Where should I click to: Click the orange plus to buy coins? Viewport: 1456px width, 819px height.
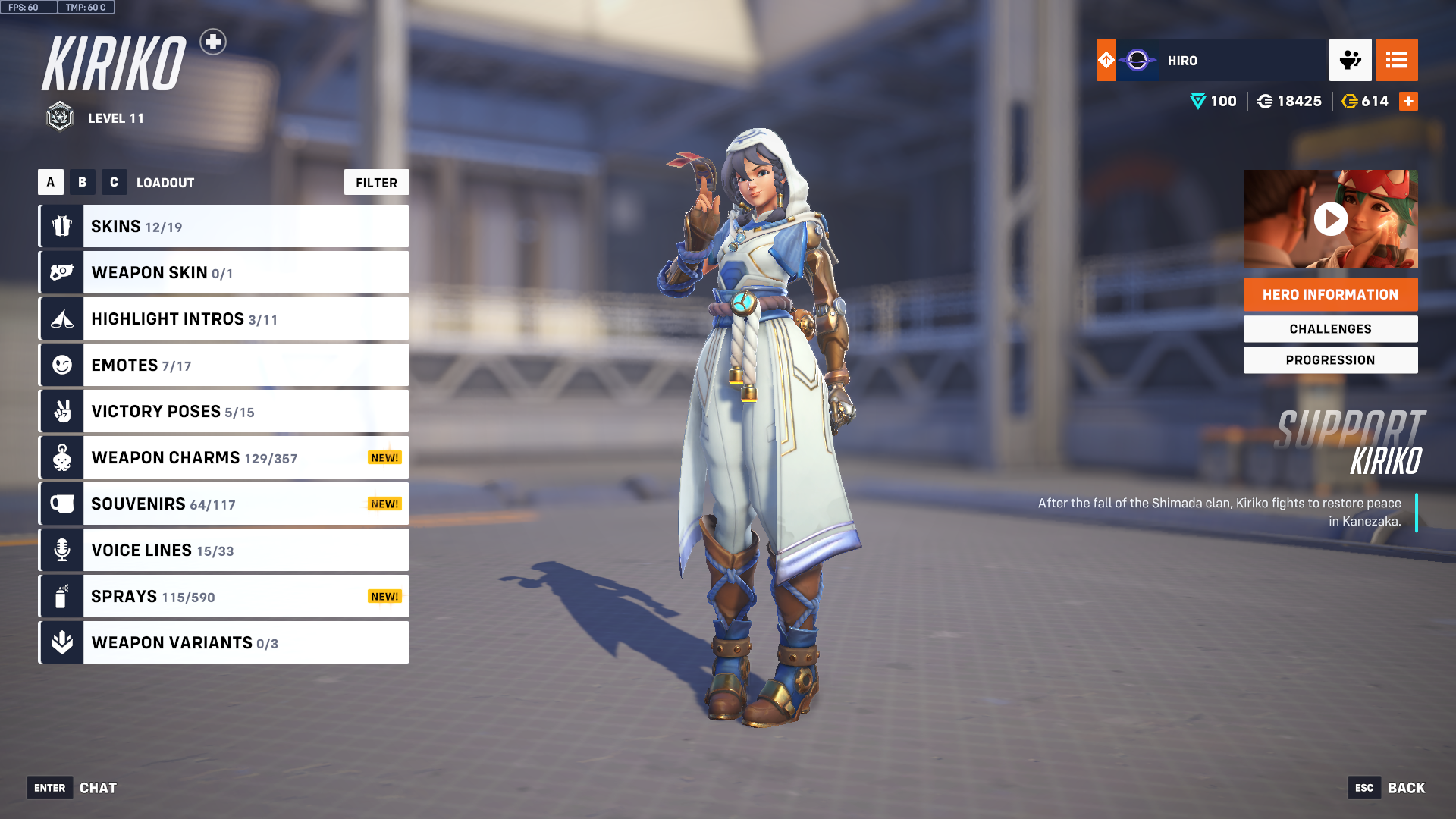[1408, 101]
